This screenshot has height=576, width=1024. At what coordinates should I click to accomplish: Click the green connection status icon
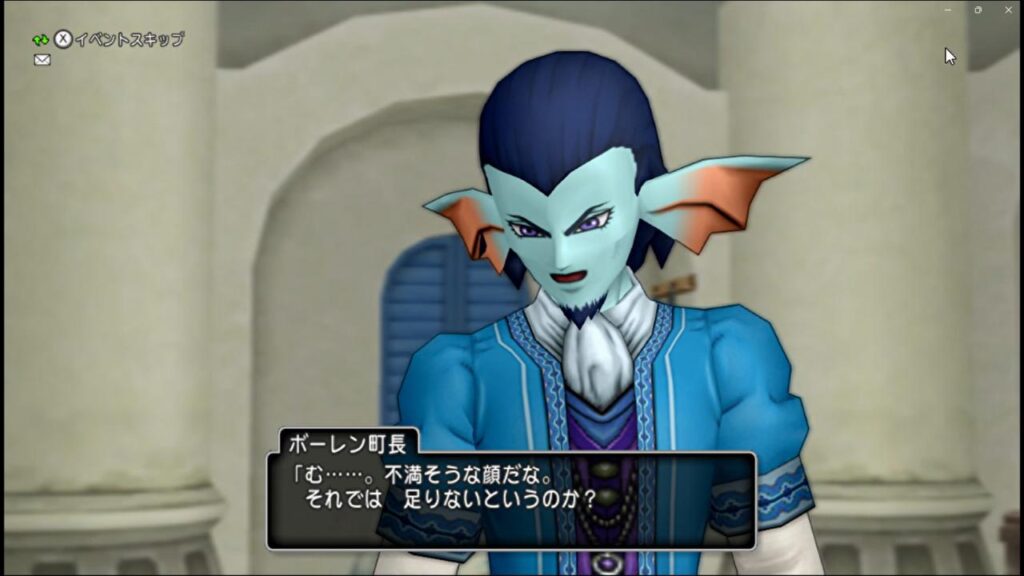(x=40, y=40)
